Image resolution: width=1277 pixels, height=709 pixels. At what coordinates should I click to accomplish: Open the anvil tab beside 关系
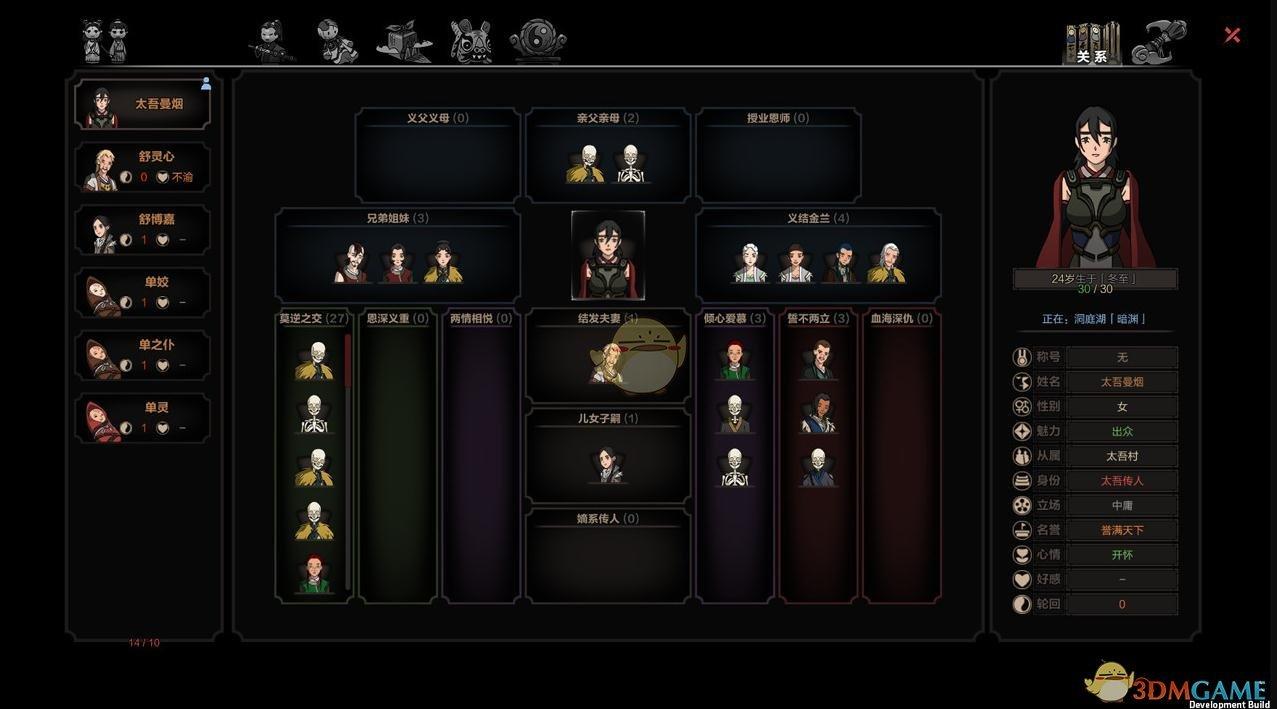click(x=1159, y=42)
